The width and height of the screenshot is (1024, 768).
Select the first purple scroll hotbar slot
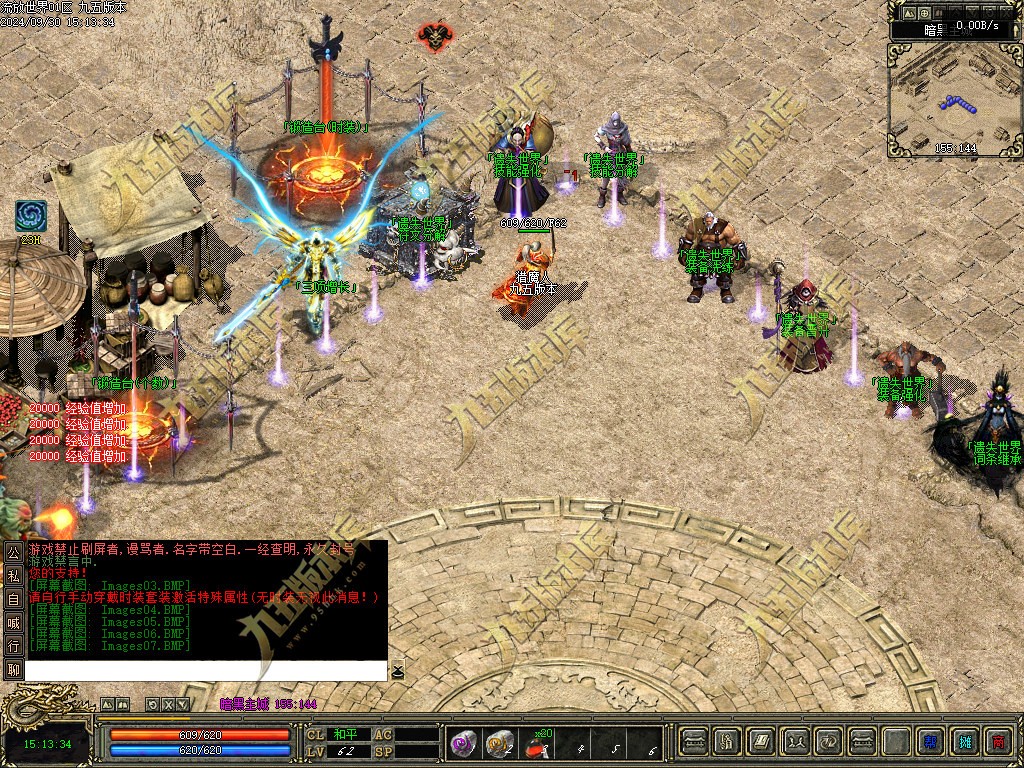pos(462,742)
